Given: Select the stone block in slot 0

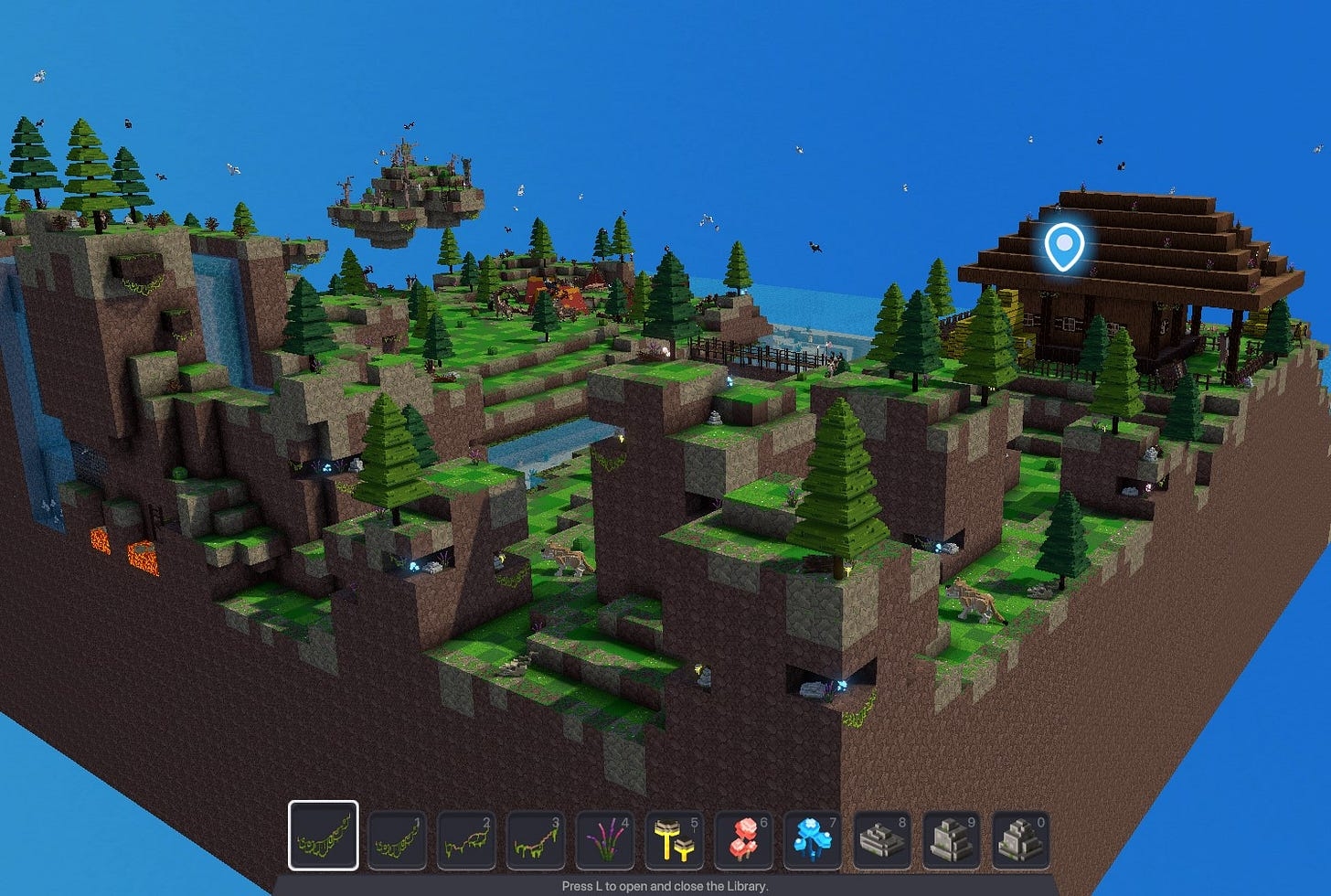Looking at the screenshot, I should [x=1022, y=839].
